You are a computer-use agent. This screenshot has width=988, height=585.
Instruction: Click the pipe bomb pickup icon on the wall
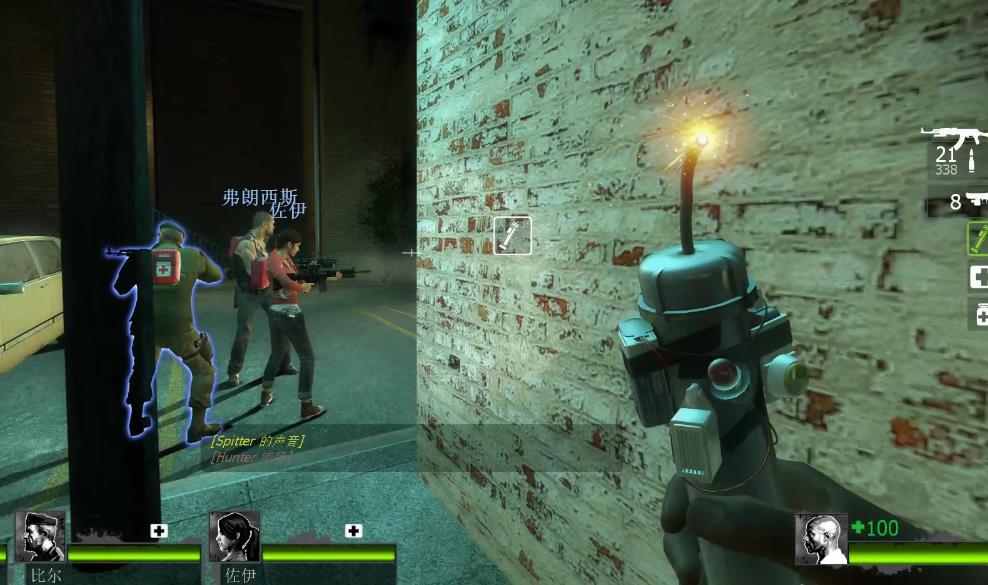pyautogui.click(x=512, y=236)
